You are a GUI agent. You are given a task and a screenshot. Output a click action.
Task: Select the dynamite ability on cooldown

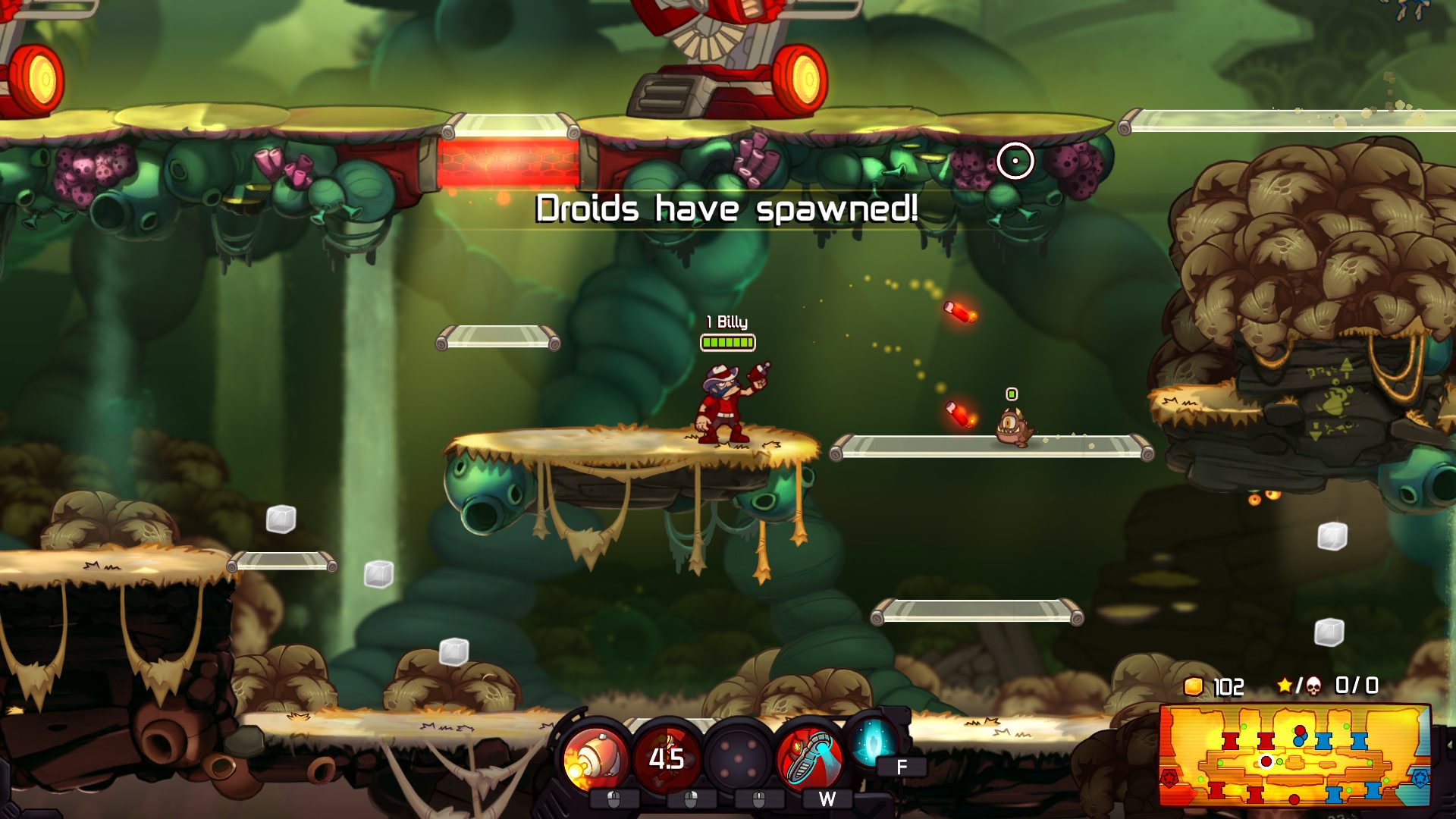pos(667,758)
